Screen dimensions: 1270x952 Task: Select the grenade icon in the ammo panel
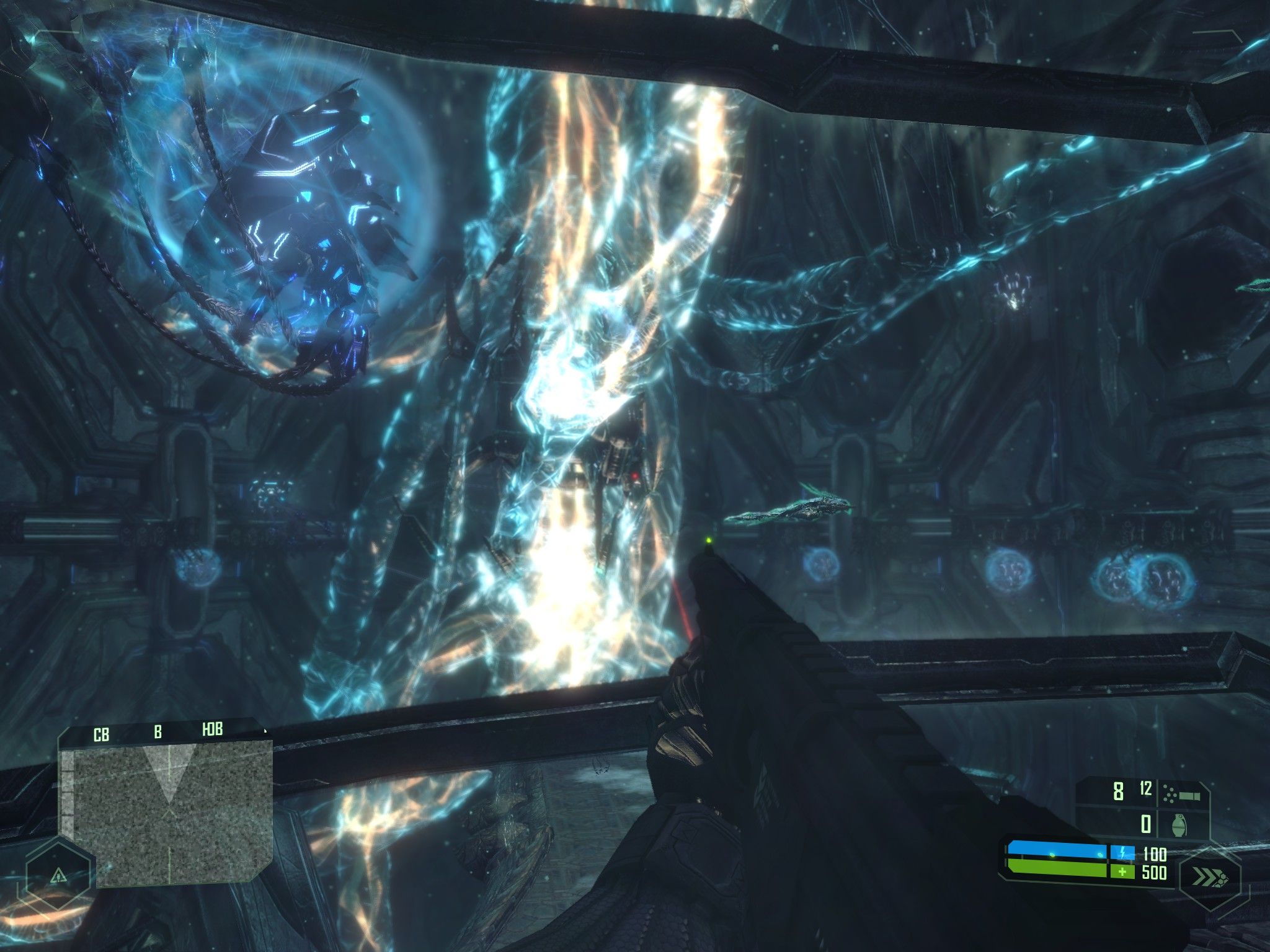tap(1179, 824)
